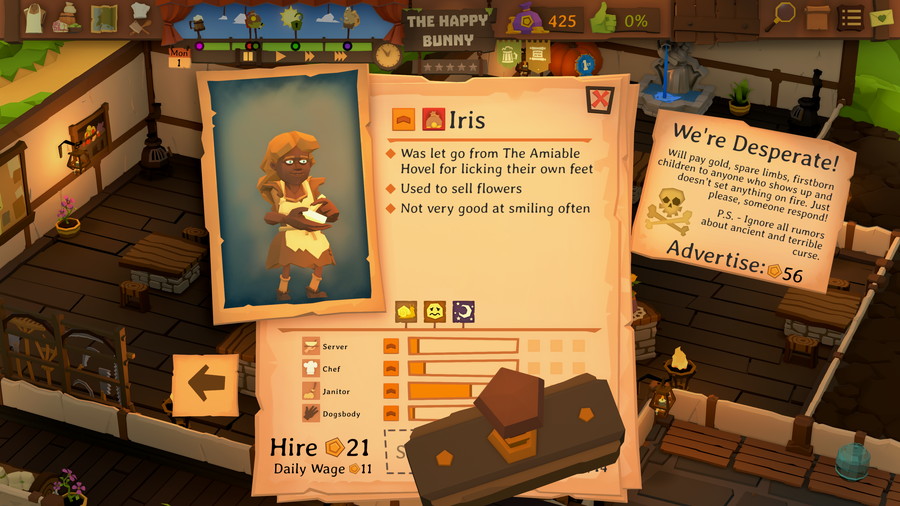Select the double-arrow fast-forward speed

pyautogui.click(x=310, y=57)
